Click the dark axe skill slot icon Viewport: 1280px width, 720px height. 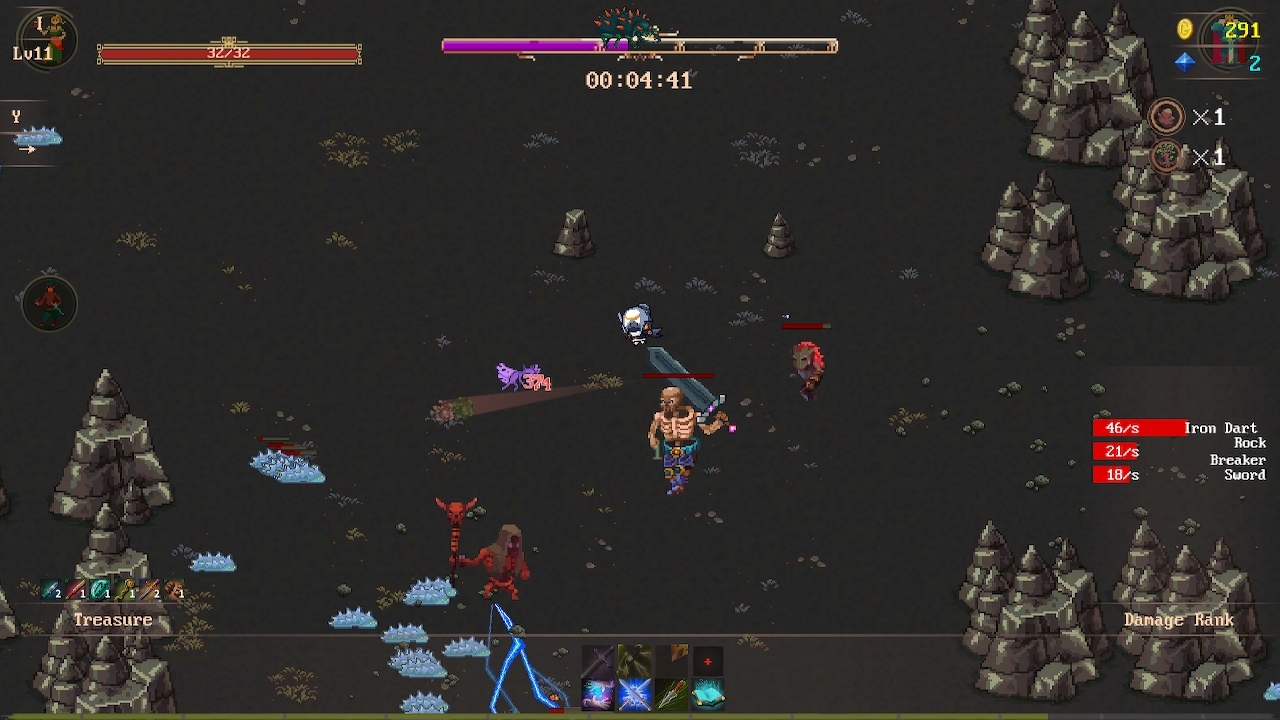pyautogui.click(x=634, y=660)
